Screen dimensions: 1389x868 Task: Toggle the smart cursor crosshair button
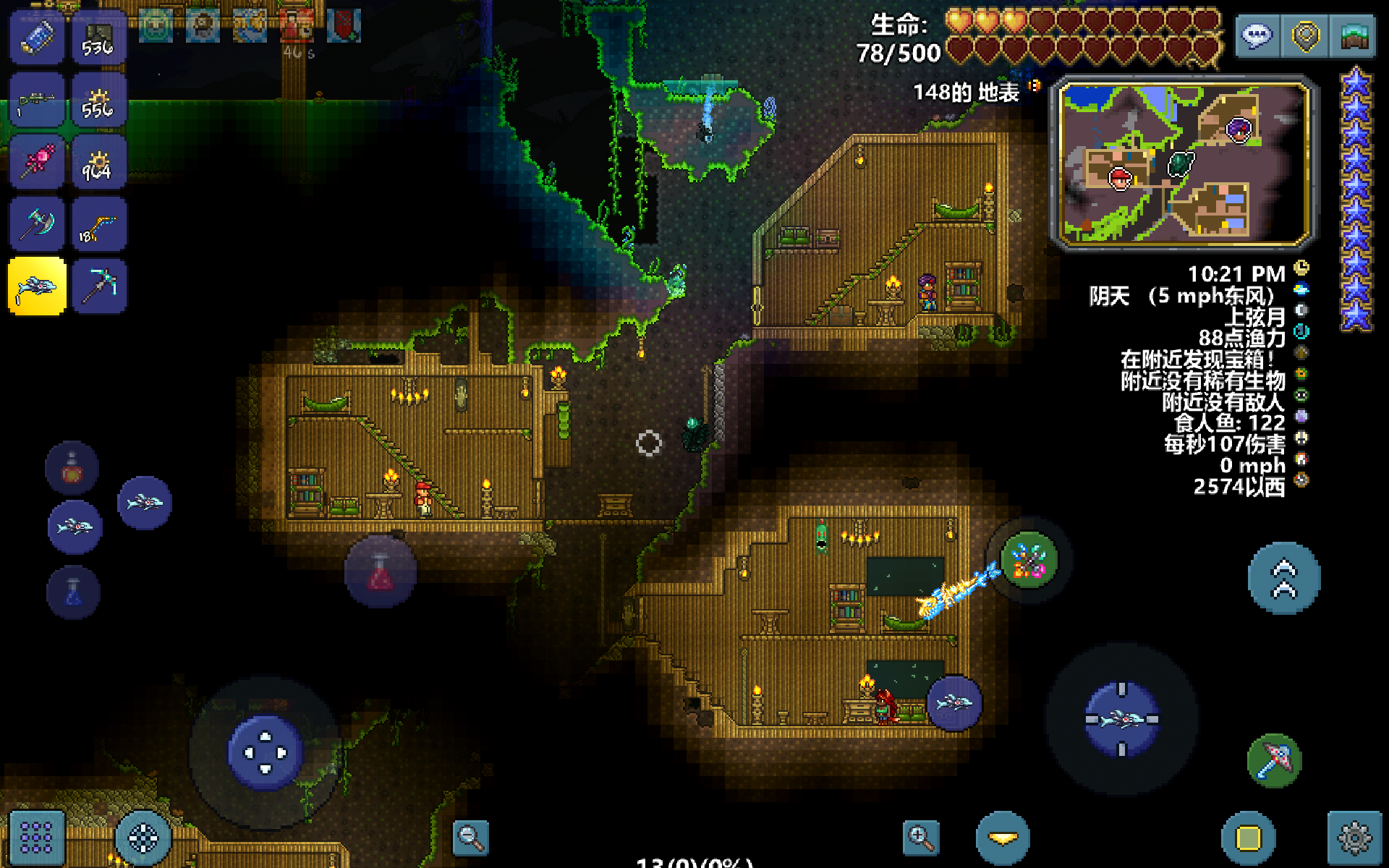point(143,838)
